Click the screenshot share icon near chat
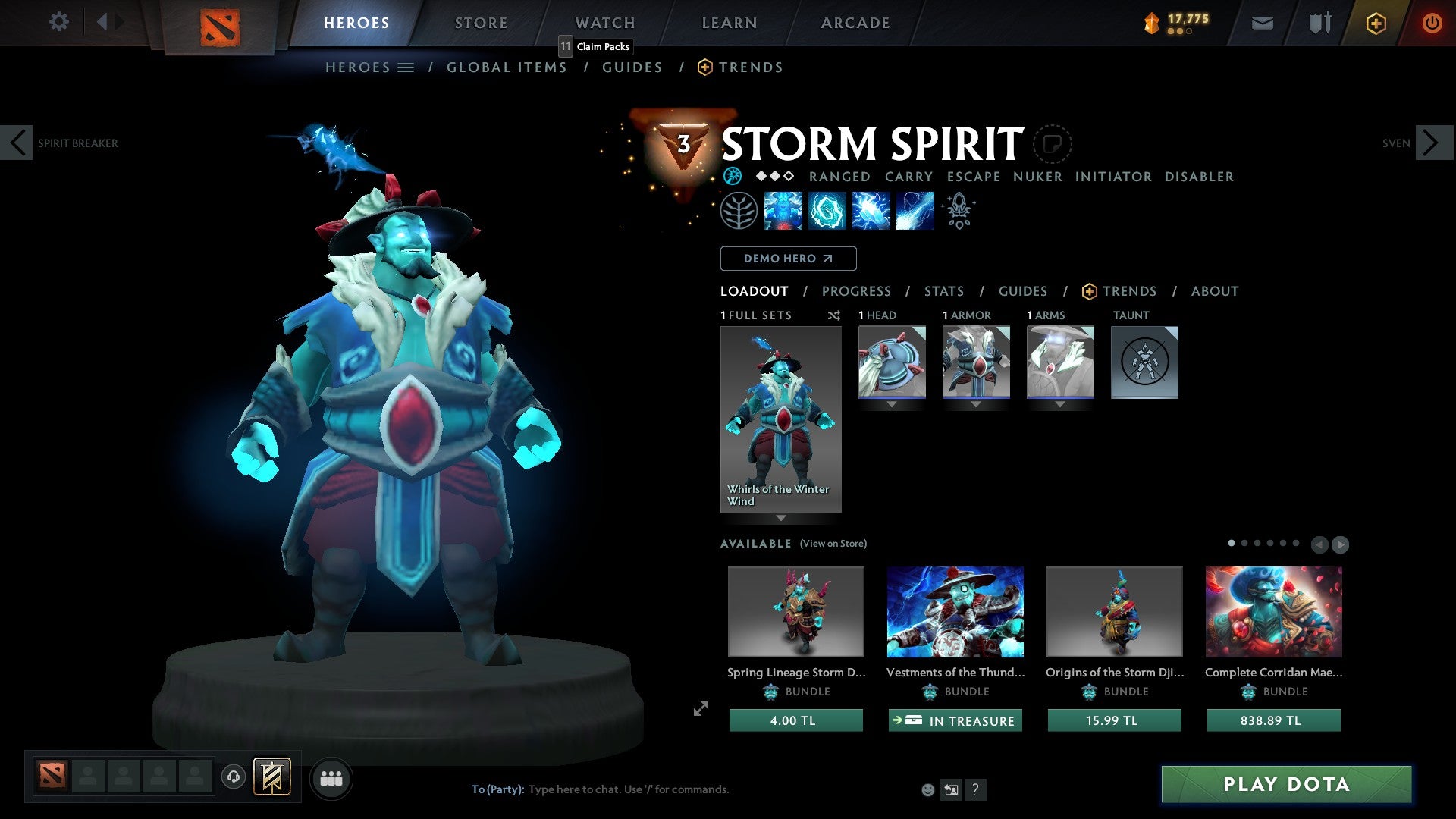Viewport: 1456px width, 819px height. tap(952, 790)
